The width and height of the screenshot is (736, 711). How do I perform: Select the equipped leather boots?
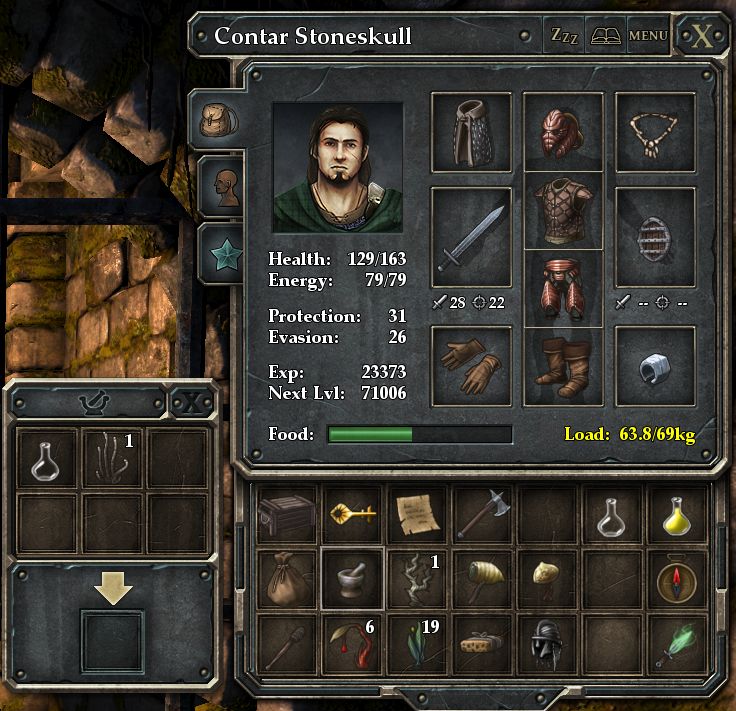pyautogui.click(x=563, y=365)
